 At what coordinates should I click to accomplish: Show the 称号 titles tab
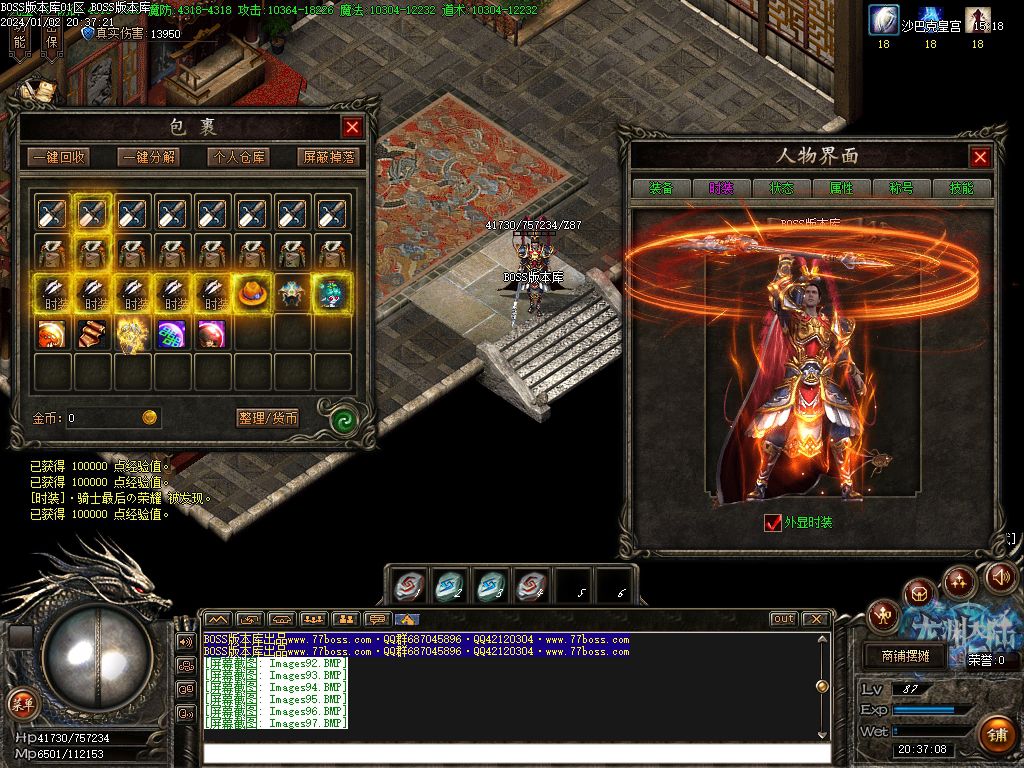click(901, 188)
